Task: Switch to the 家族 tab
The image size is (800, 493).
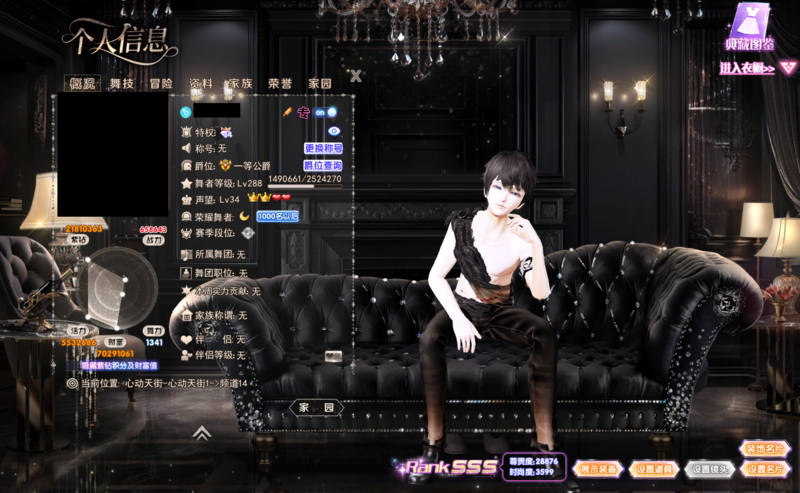Action: [241, 84]
